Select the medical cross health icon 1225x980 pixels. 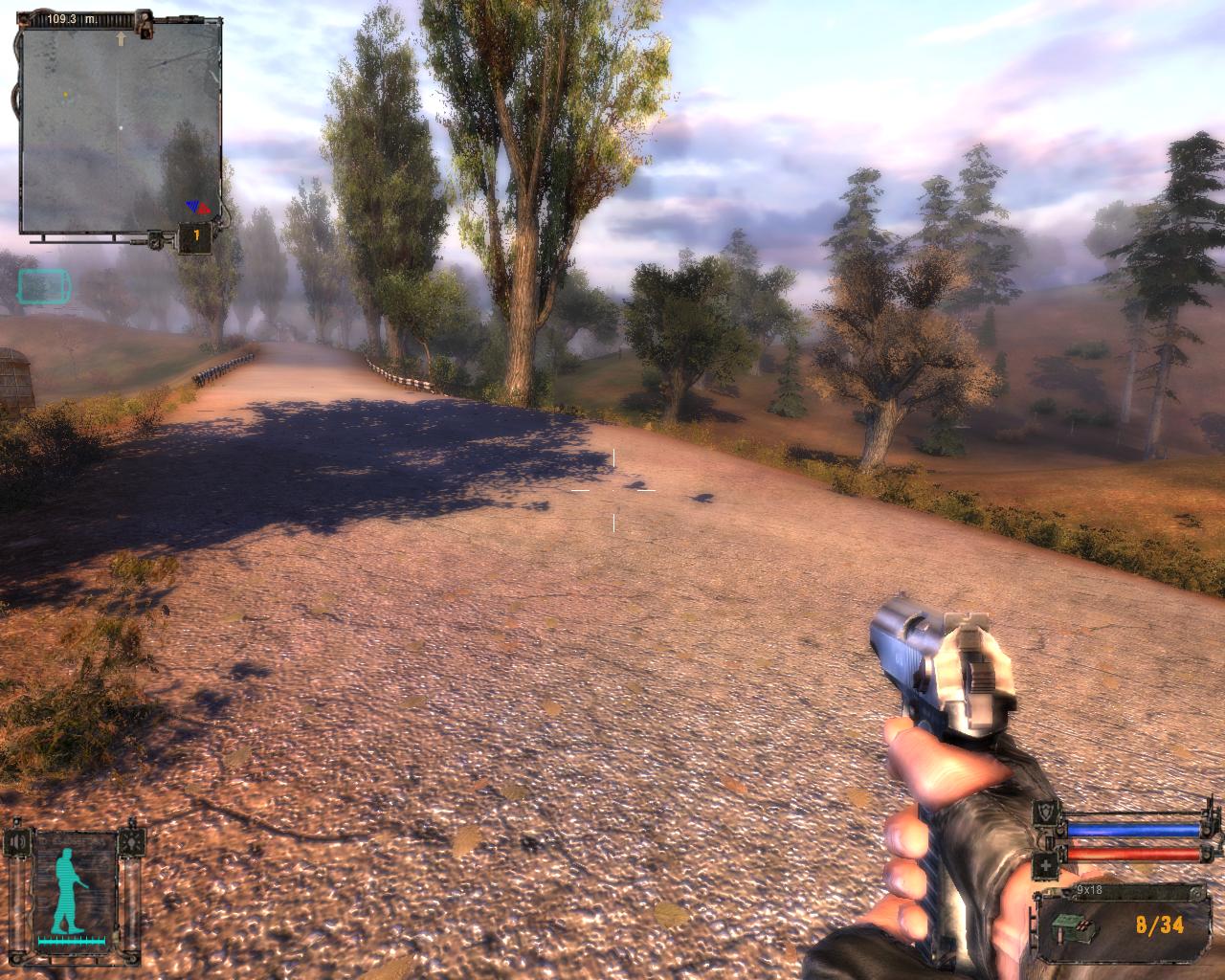tap(1046, 866)
